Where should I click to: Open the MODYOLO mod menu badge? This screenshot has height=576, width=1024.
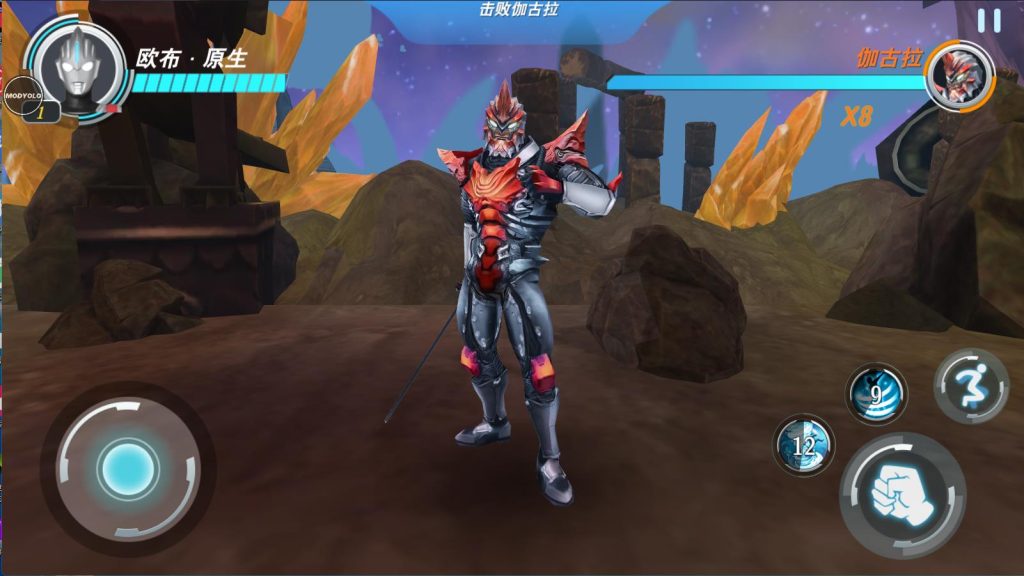(x=21, y=94)
